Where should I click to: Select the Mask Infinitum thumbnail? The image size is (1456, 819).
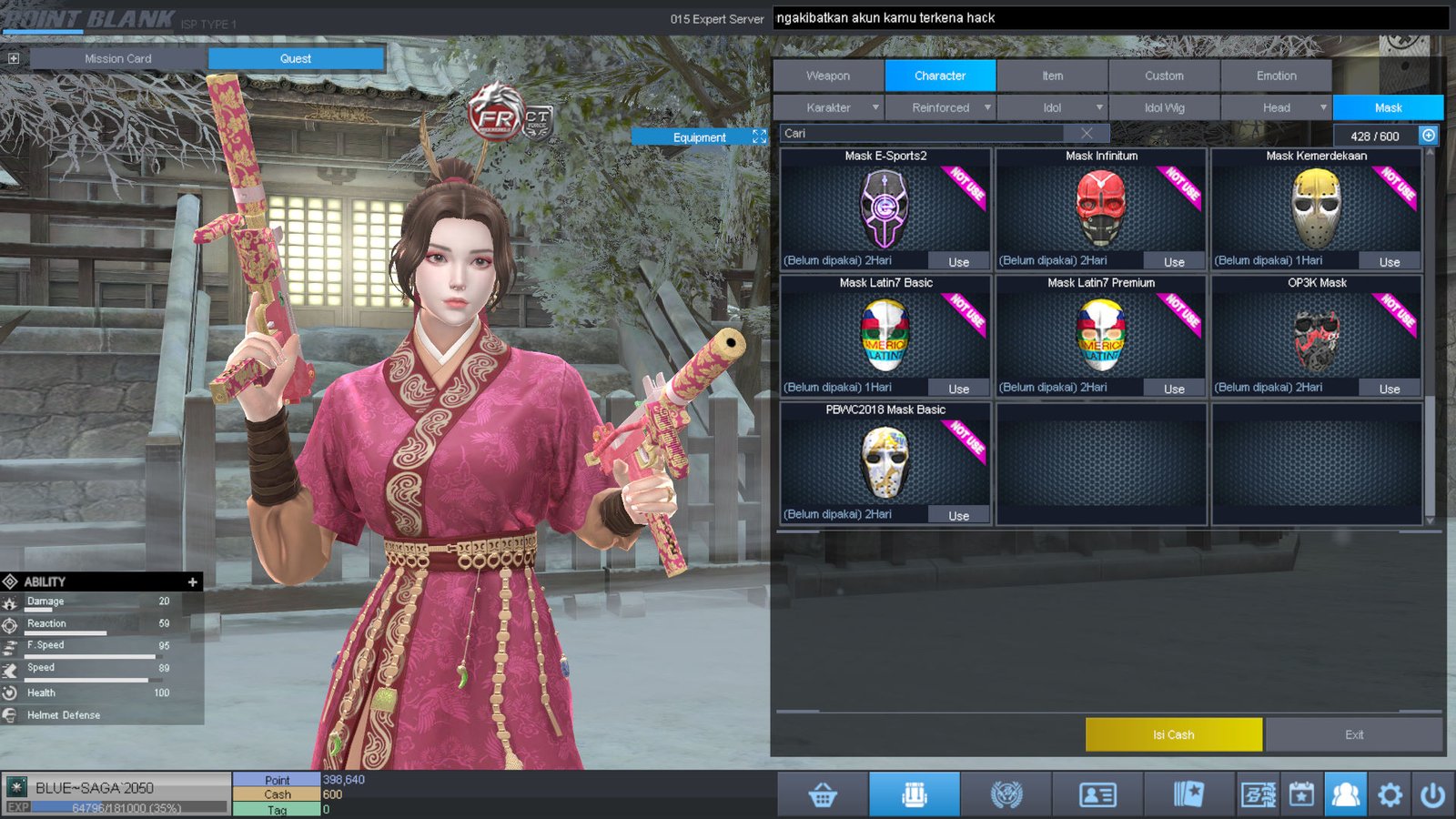[1100, 209]
